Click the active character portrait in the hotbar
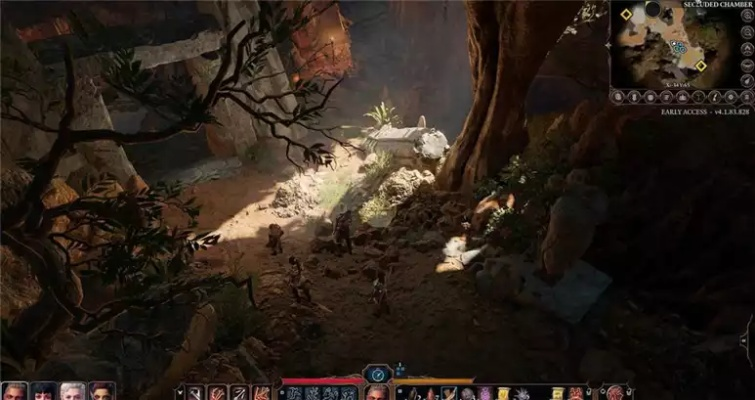 coord(377,392)
